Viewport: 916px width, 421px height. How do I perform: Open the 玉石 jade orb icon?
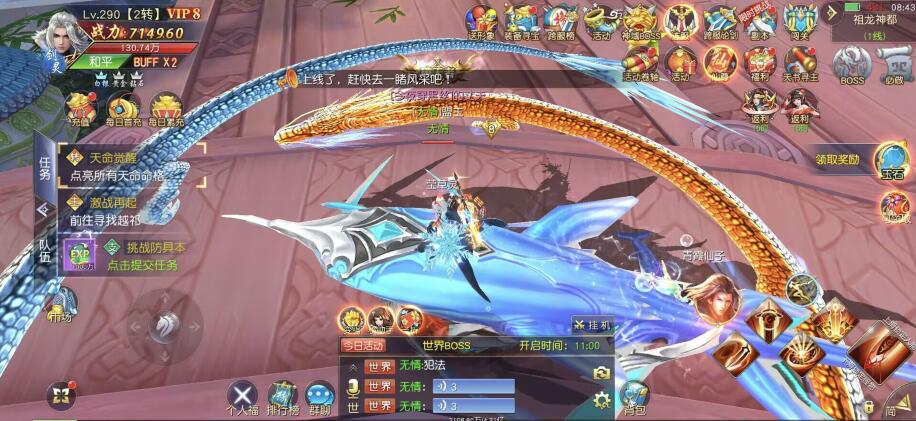pyautogui.click(x=891, y=159)
